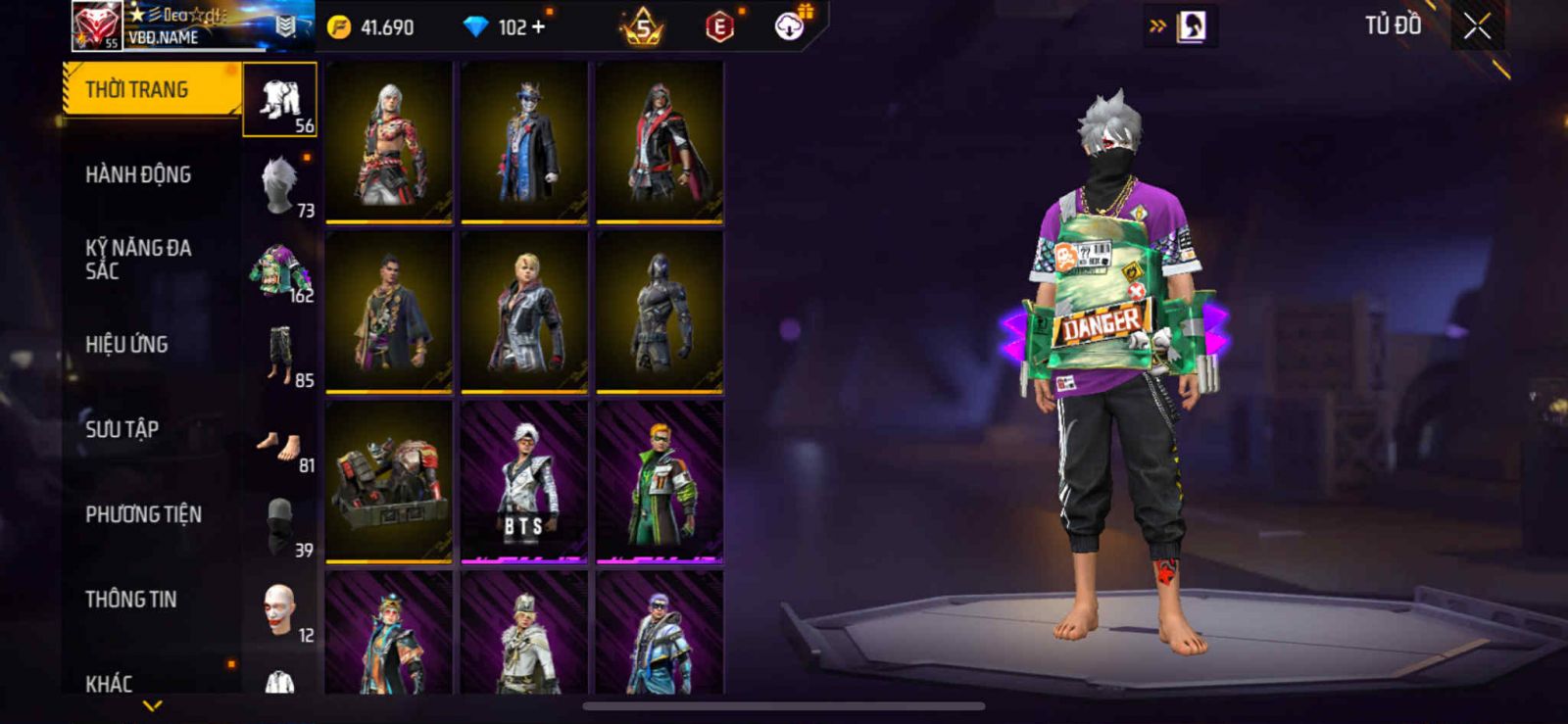Screen dimensions: 1568x724
Task: Select the KỸ NĂNG ĐA SẮC tab
Action: 138,259
